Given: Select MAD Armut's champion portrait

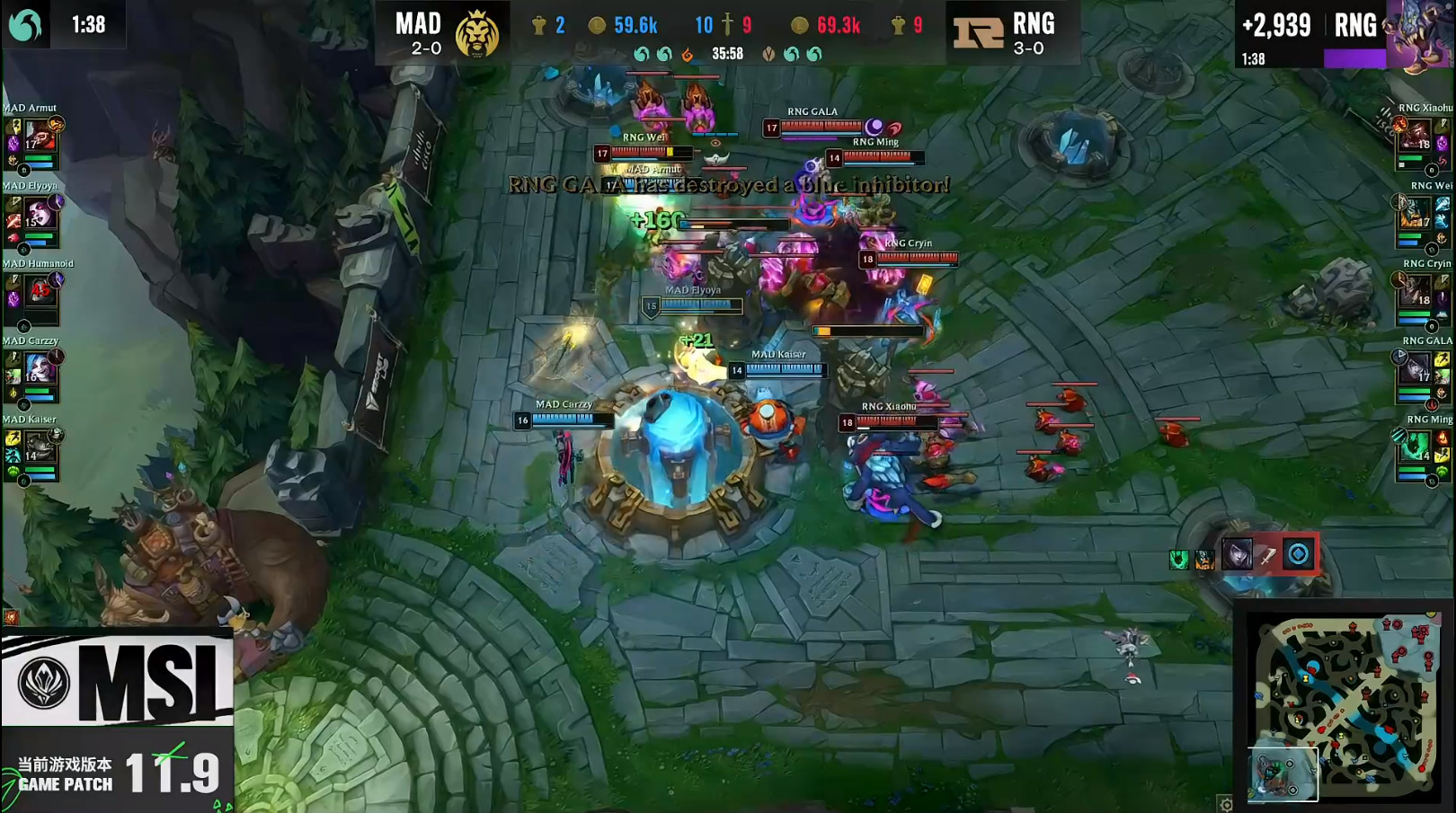Looking at the screenshot, I should 40,137.
